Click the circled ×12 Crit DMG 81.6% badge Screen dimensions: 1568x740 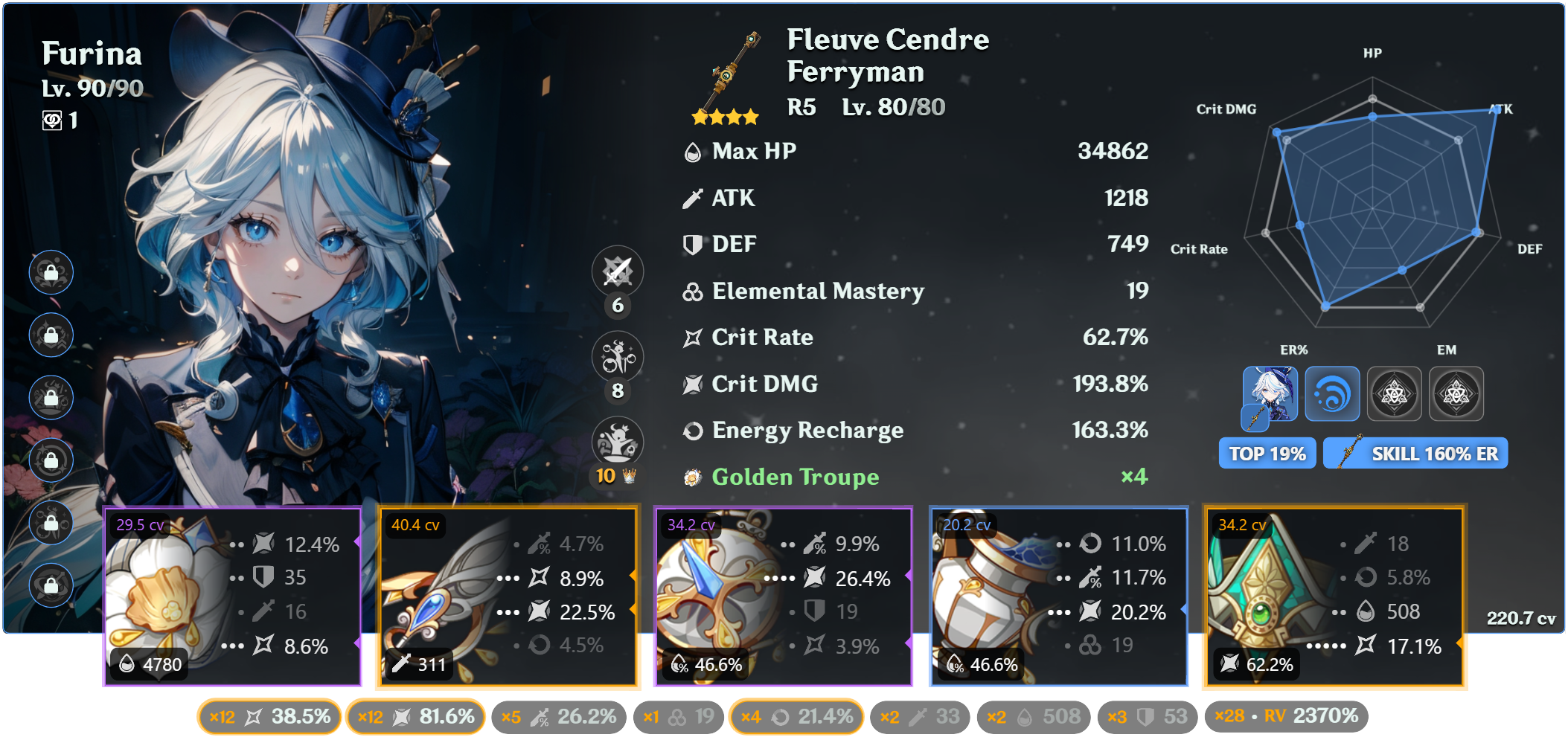pyautogui.click(x=415, y=715)
